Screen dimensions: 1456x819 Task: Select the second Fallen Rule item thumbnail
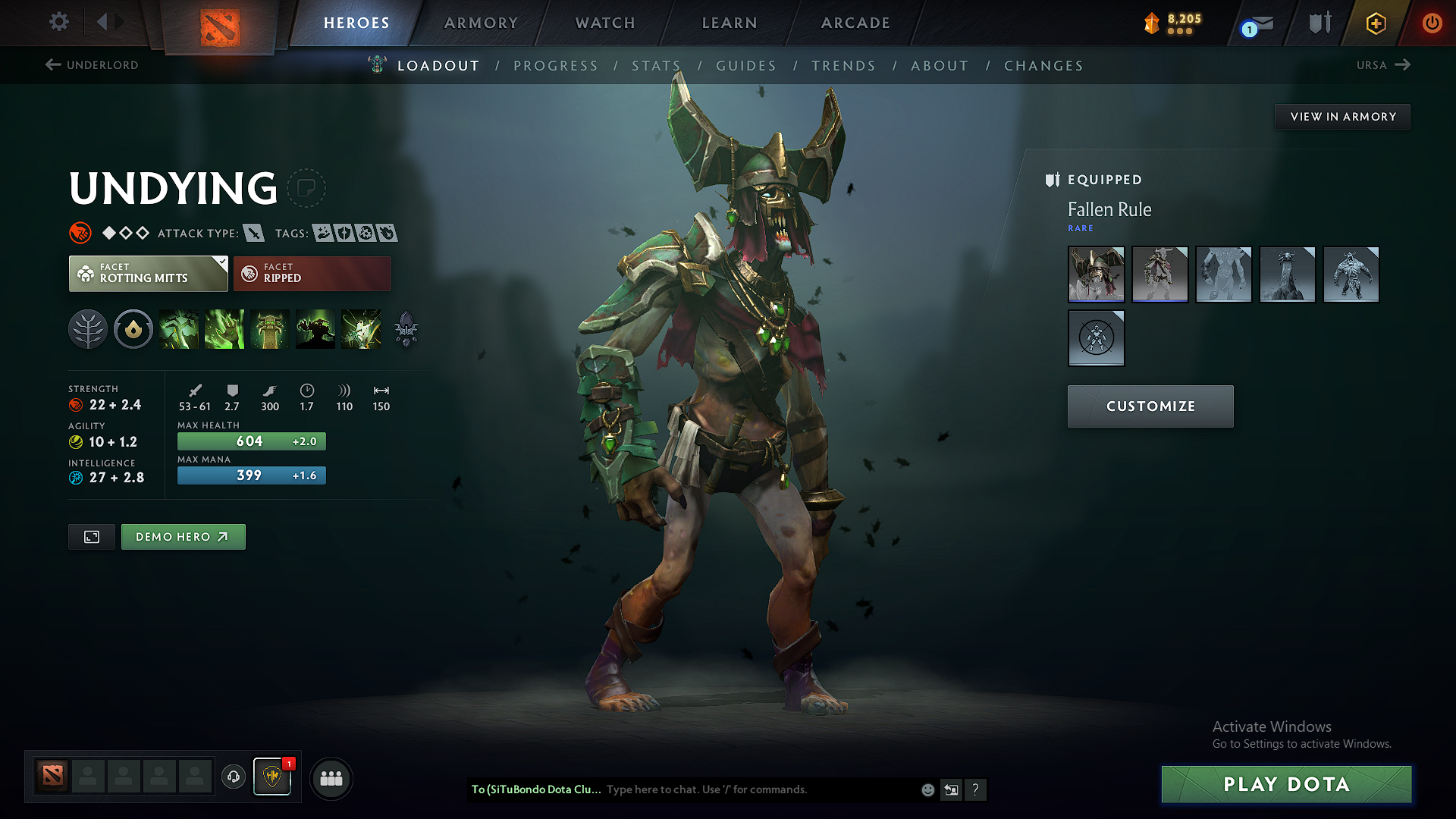pos(1159,275)
